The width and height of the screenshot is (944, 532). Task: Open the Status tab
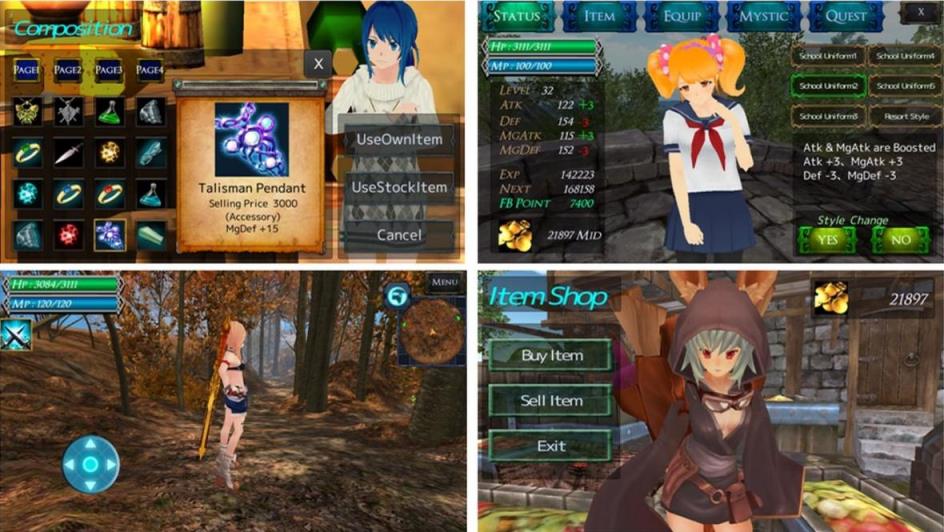tap(516, 16)
